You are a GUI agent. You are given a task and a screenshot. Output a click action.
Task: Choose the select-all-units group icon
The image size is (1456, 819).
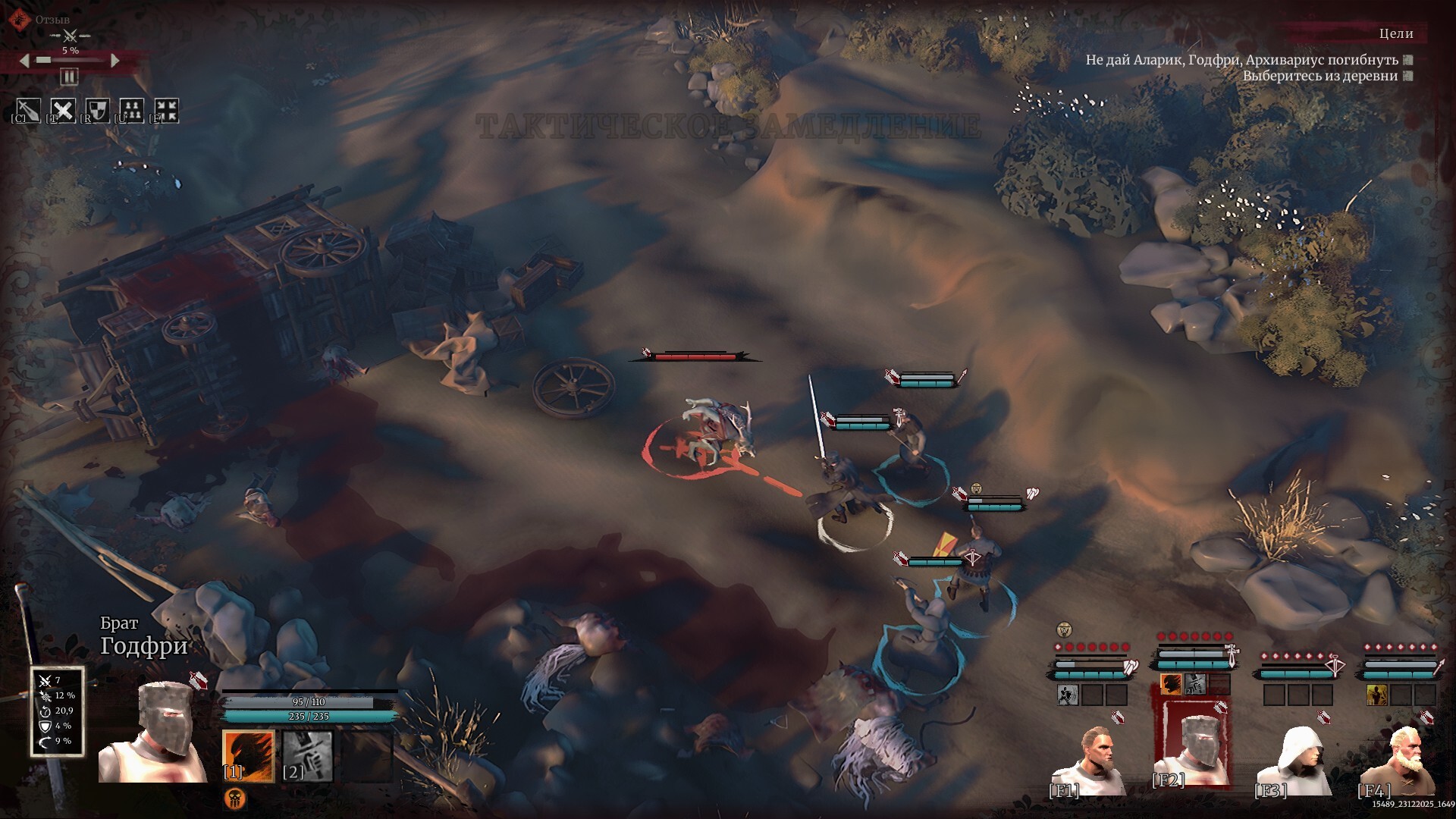(132, 111)
